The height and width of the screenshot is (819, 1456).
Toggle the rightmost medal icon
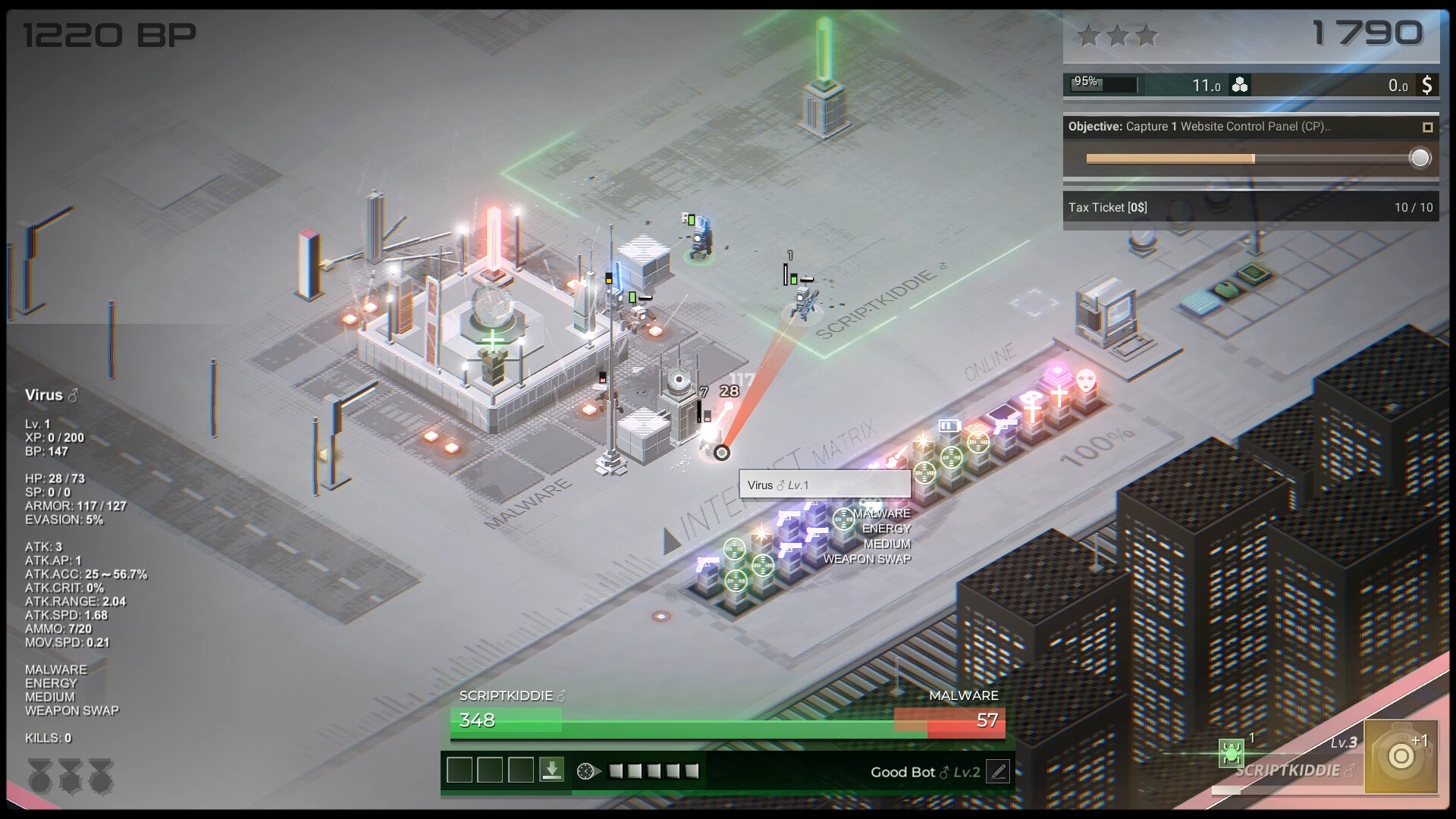click(102, 777)
